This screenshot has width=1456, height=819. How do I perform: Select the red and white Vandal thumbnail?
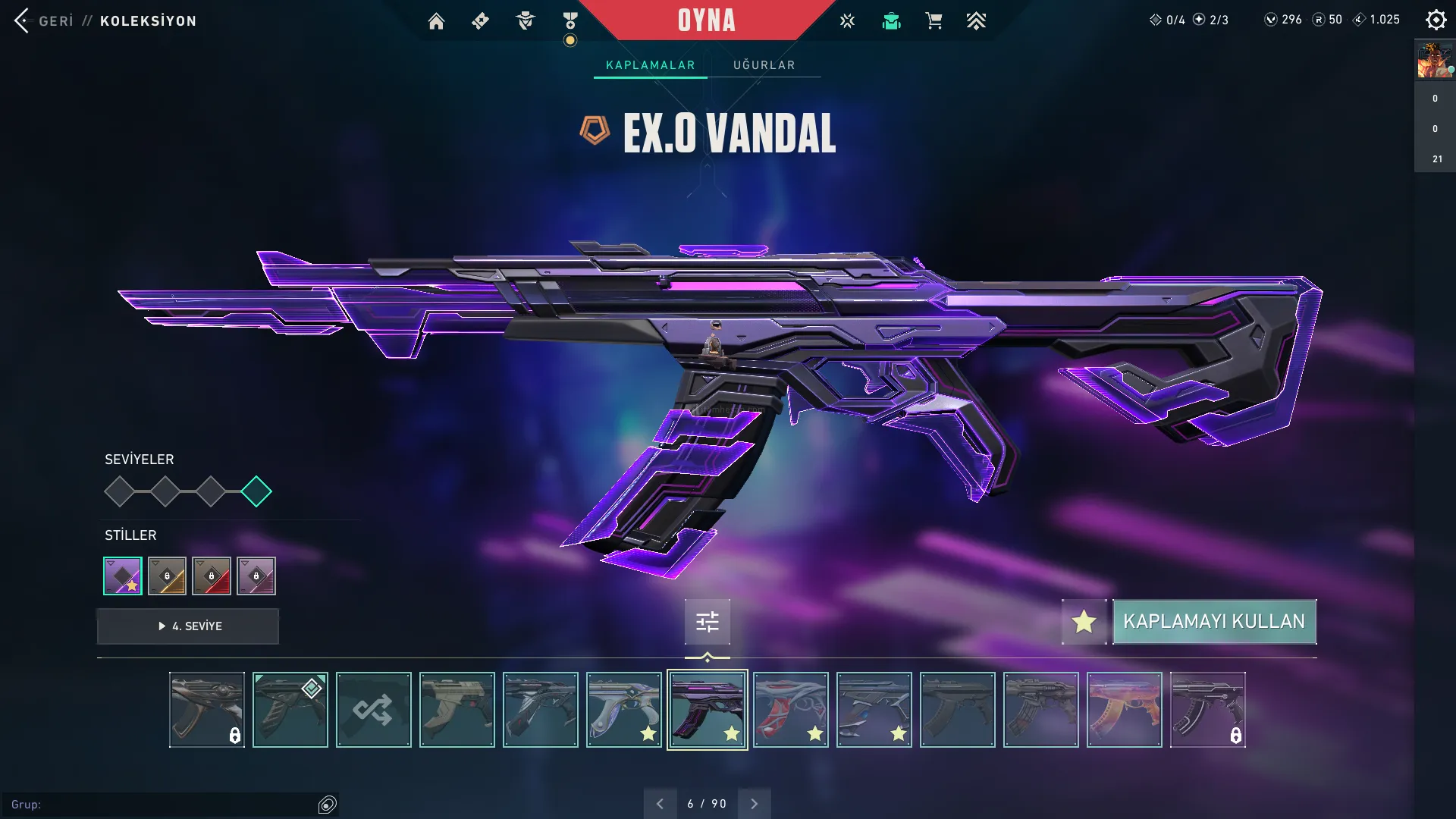pyautogui.click(x=790, y=710)
